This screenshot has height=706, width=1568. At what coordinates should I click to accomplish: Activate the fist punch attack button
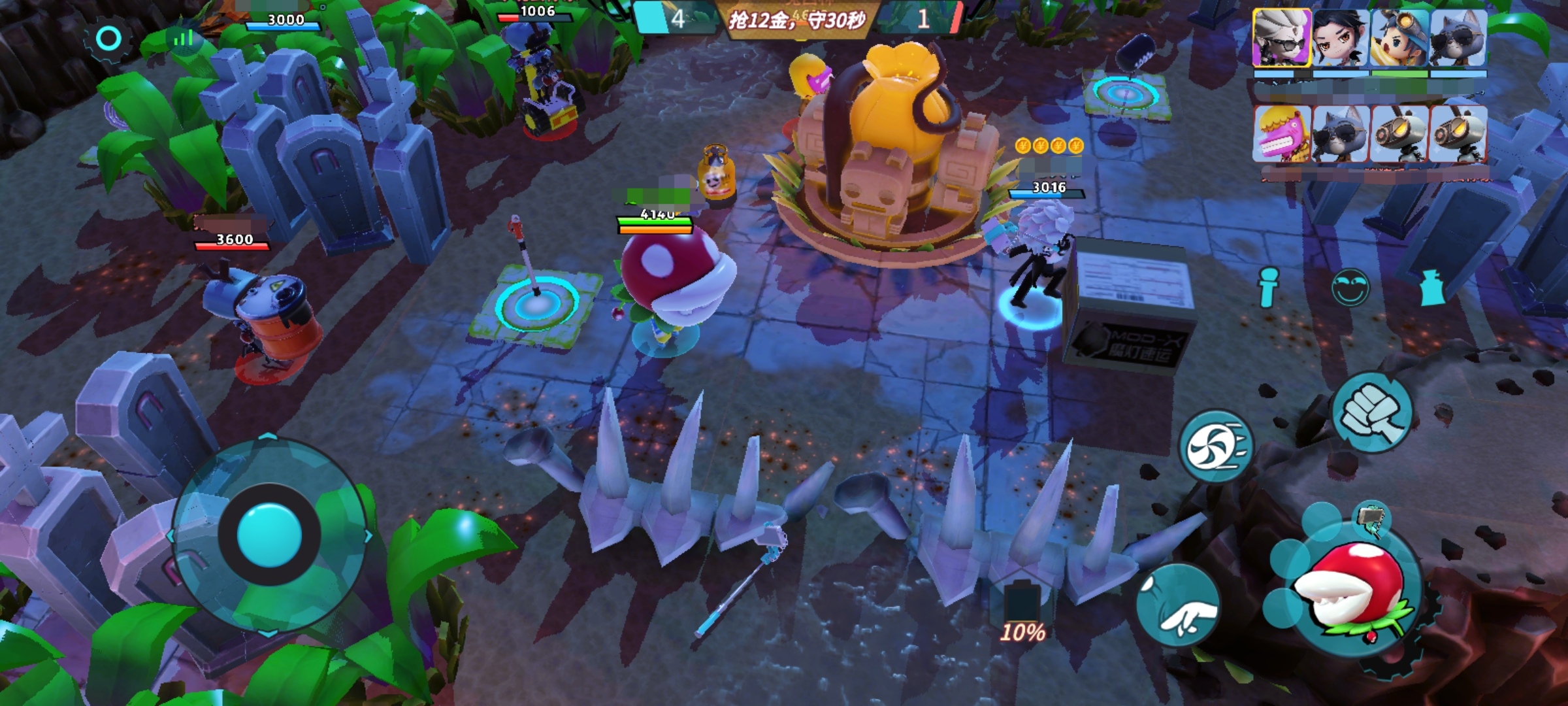click(1371, 413)
